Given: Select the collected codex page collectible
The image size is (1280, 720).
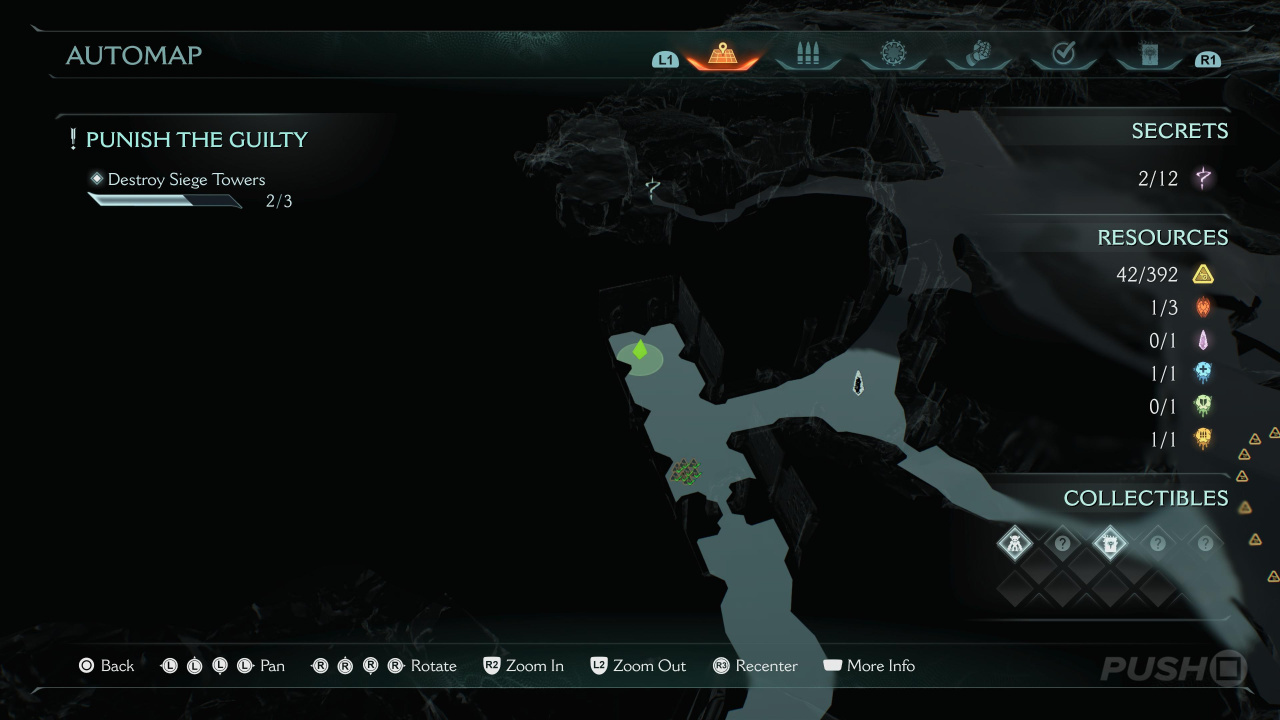Looking at the screenshot, I should 1110,544.
